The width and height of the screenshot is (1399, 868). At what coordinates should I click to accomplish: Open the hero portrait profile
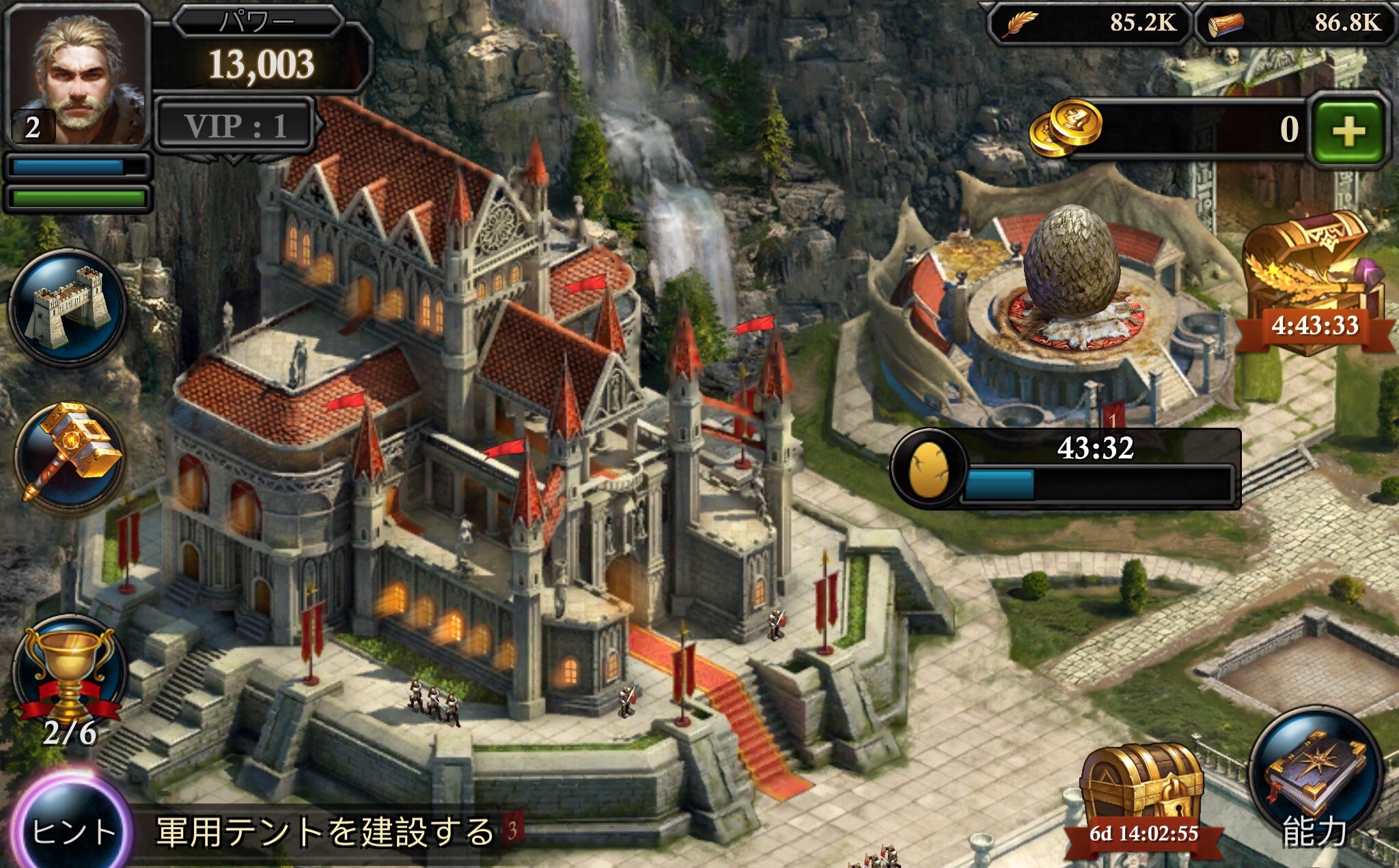(77, 76)
